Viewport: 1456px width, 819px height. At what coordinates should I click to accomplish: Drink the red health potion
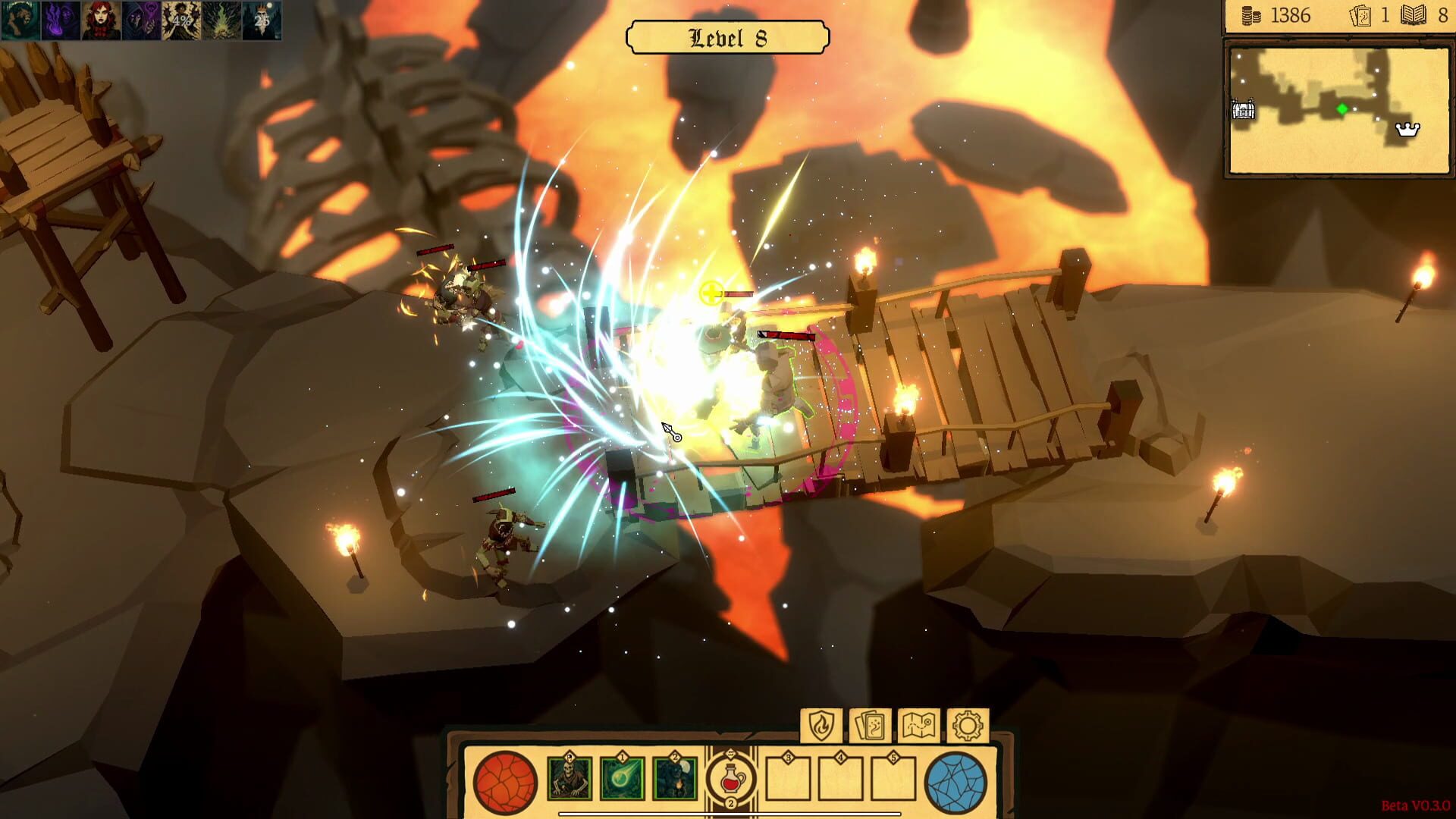(x=730, y=779)
